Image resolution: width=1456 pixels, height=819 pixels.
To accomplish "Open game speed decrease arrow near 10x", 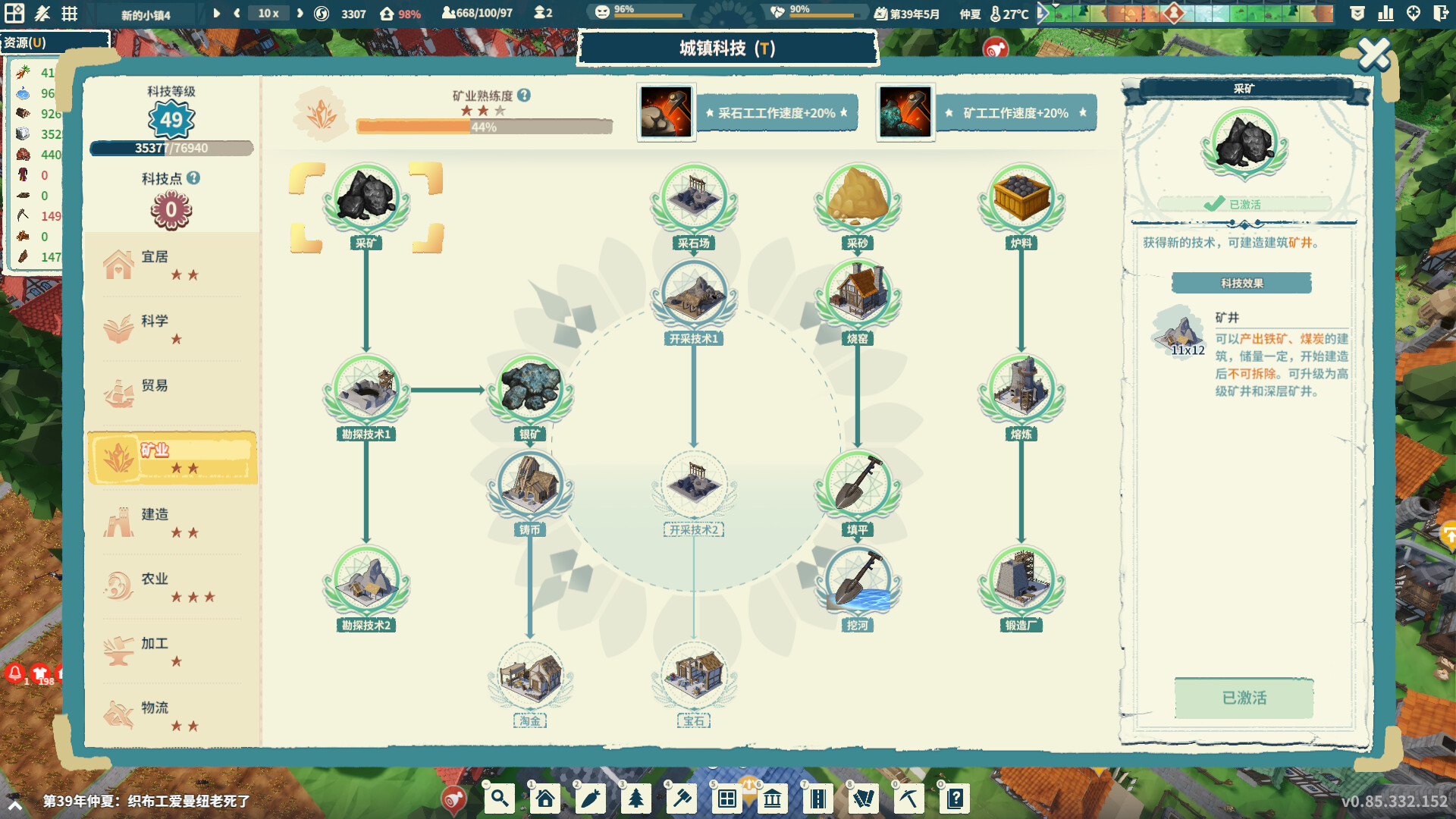I will click(237, 13).
